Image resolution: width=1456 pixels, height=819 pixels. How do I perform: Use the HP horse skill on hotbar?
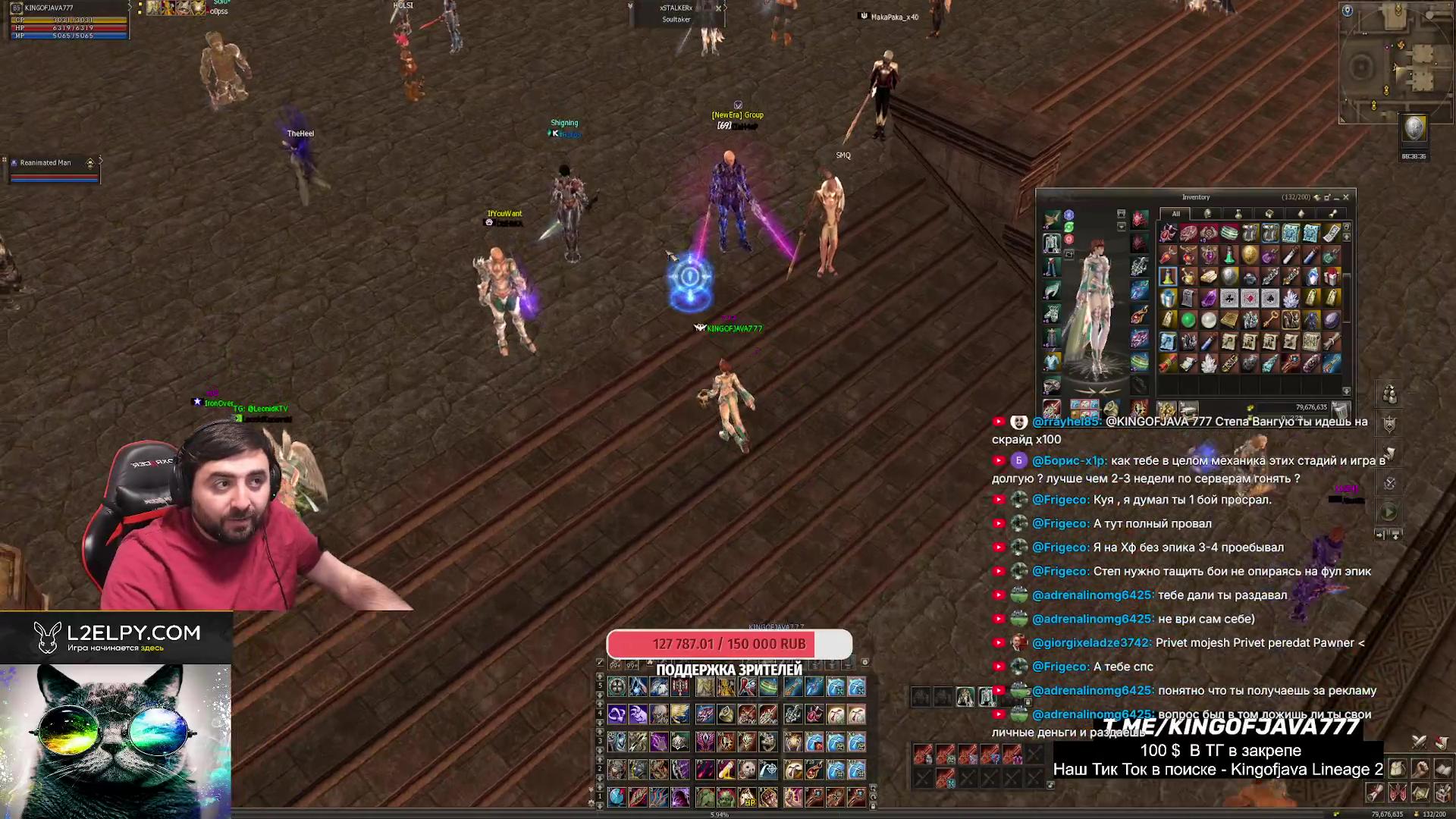click(x=748, y=796)
